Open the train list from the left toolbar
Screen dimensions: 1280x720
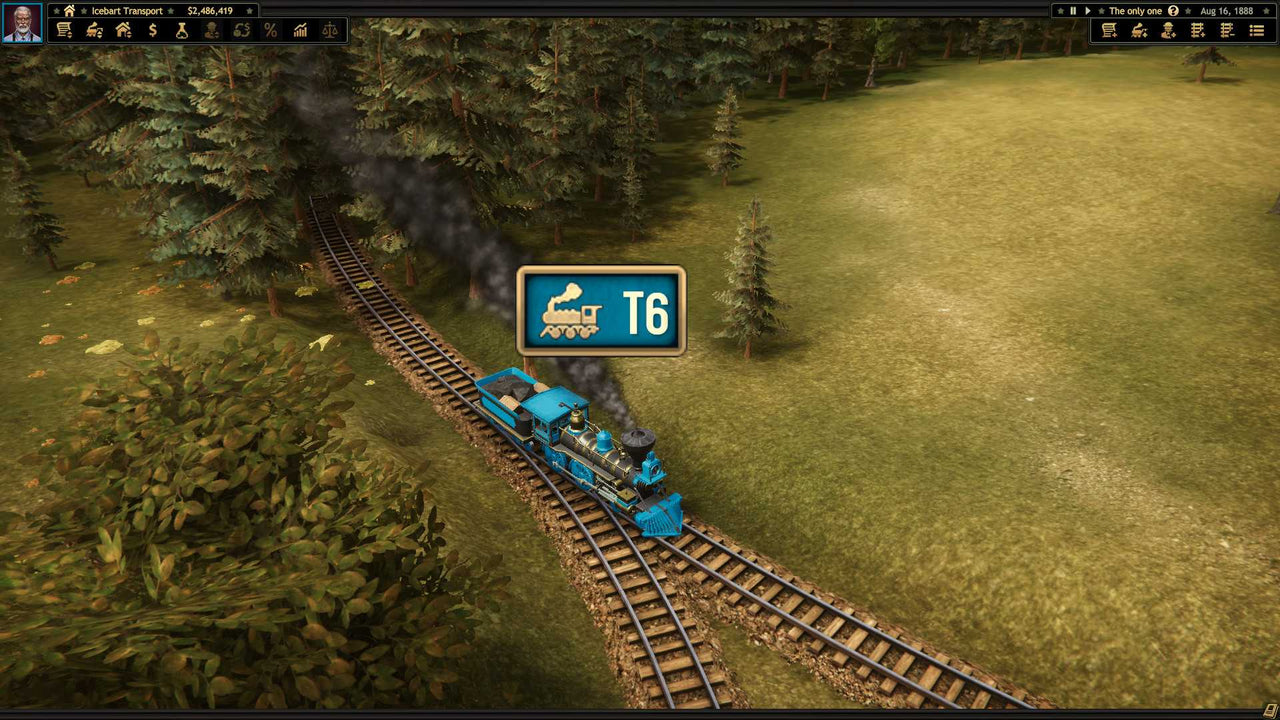point(63,30)
